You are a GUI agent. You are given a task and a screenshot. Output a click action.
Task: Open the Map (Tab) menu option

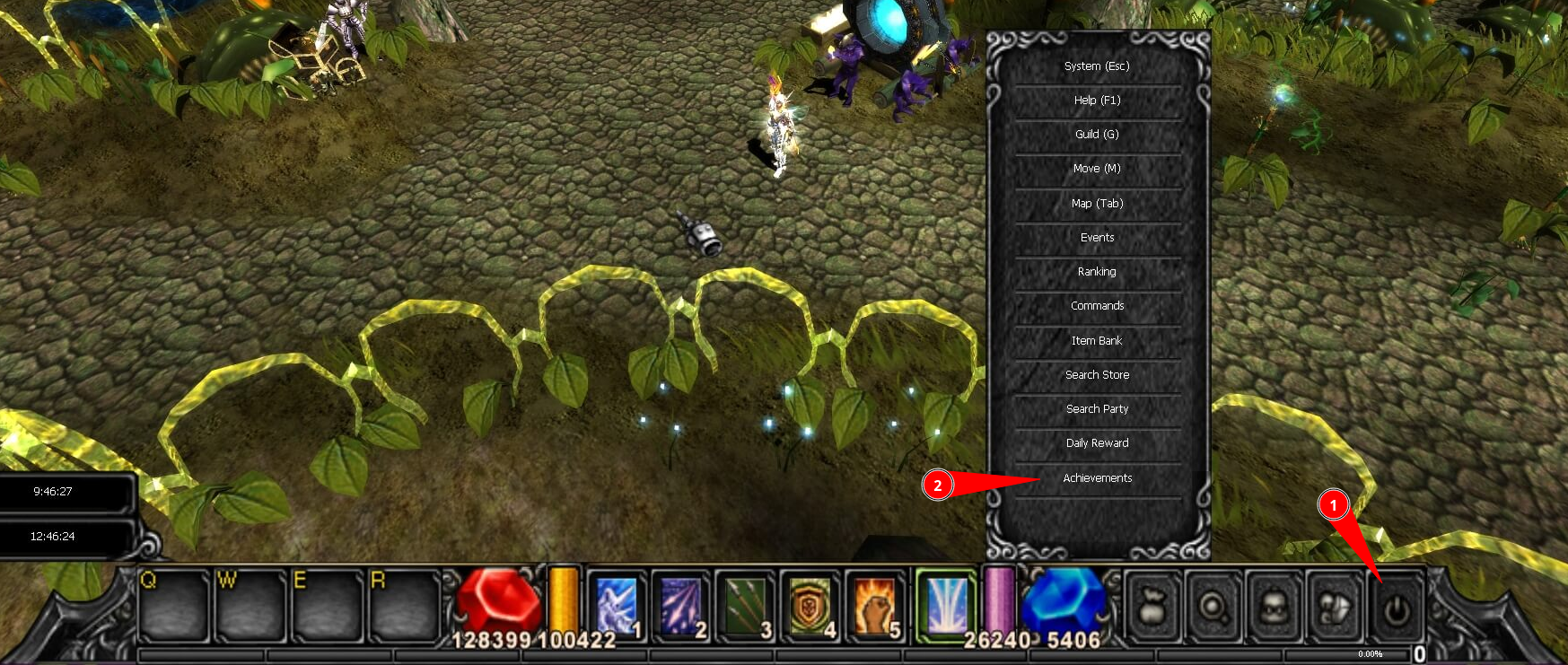click(x=1097, y=203)
